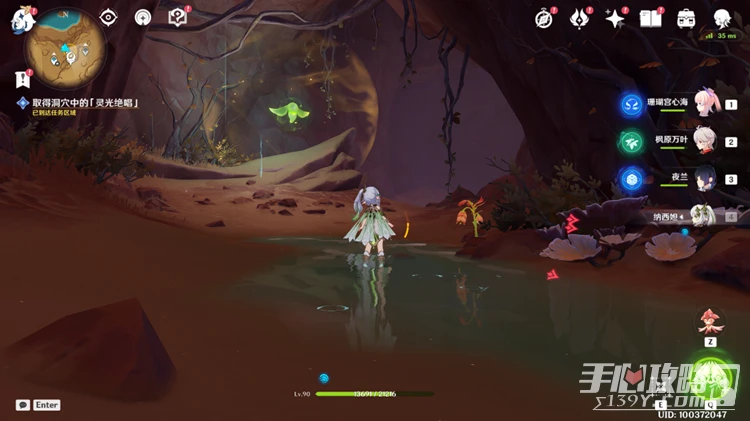Open the character screen head icon
Screen dimensions: 750x421
pos(722,19)
